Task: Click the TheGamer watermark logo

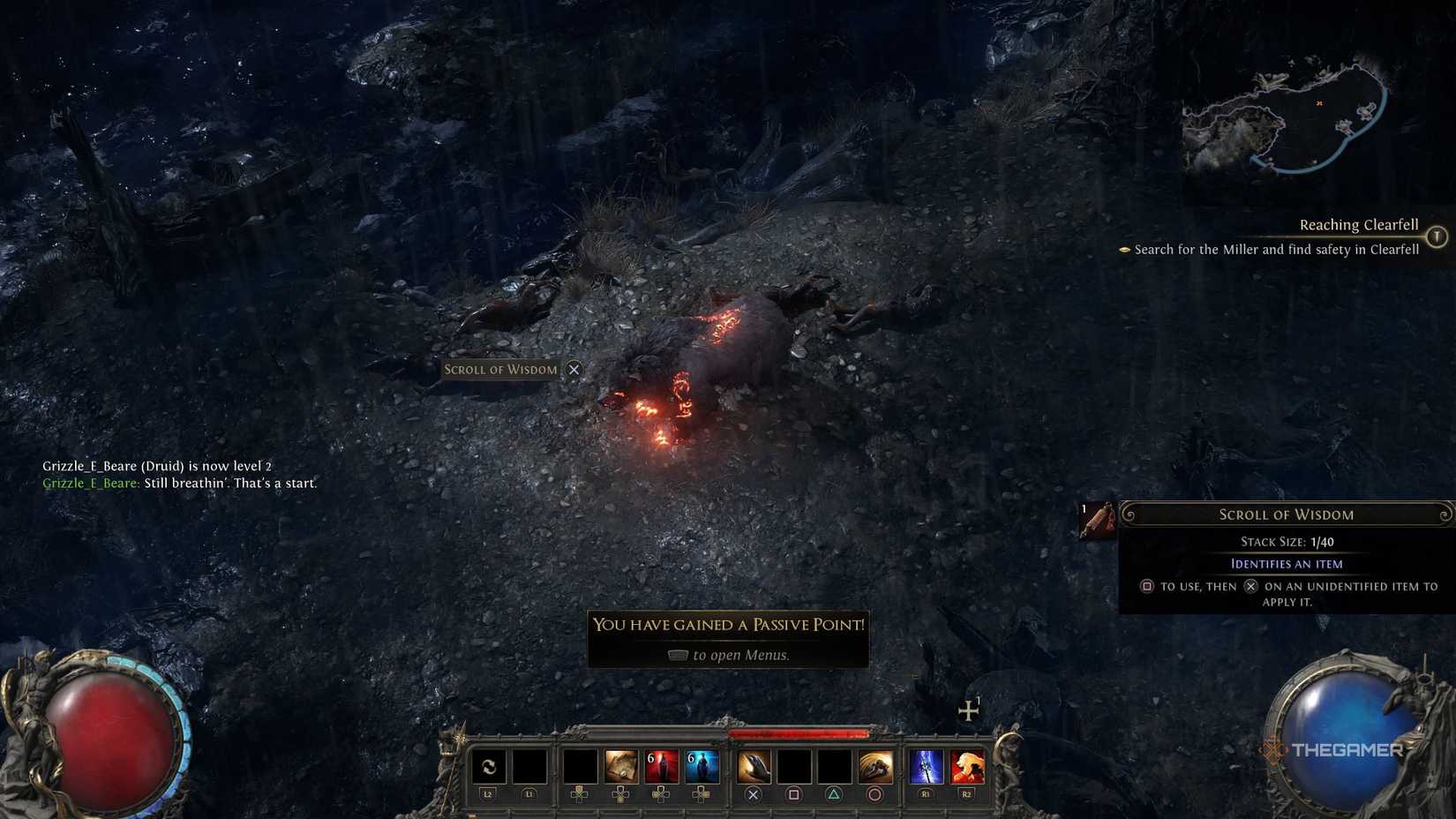Action: pos(1333,751)
